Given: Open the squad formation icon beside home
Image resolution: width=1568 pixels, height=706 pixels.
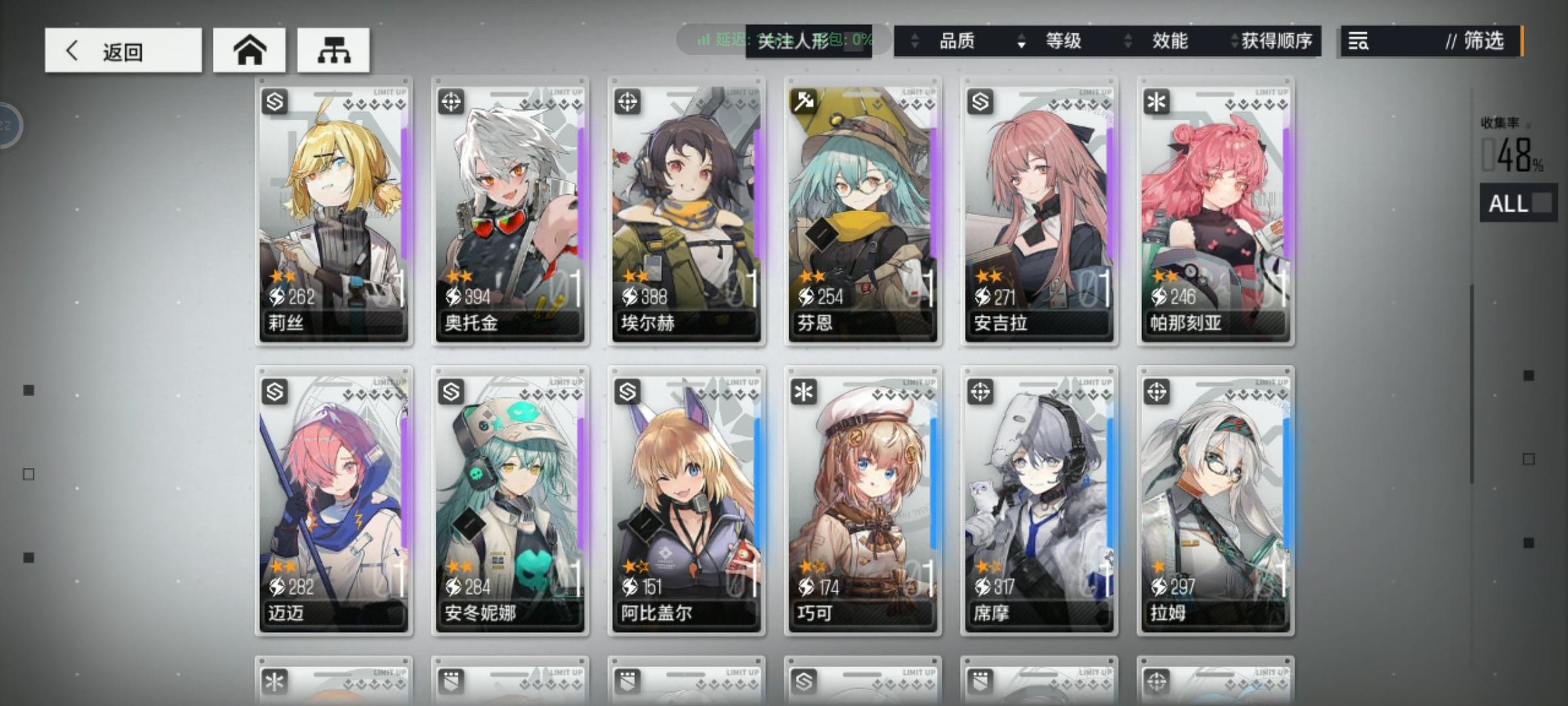Looking at the screenshot, I should [333, 49].
